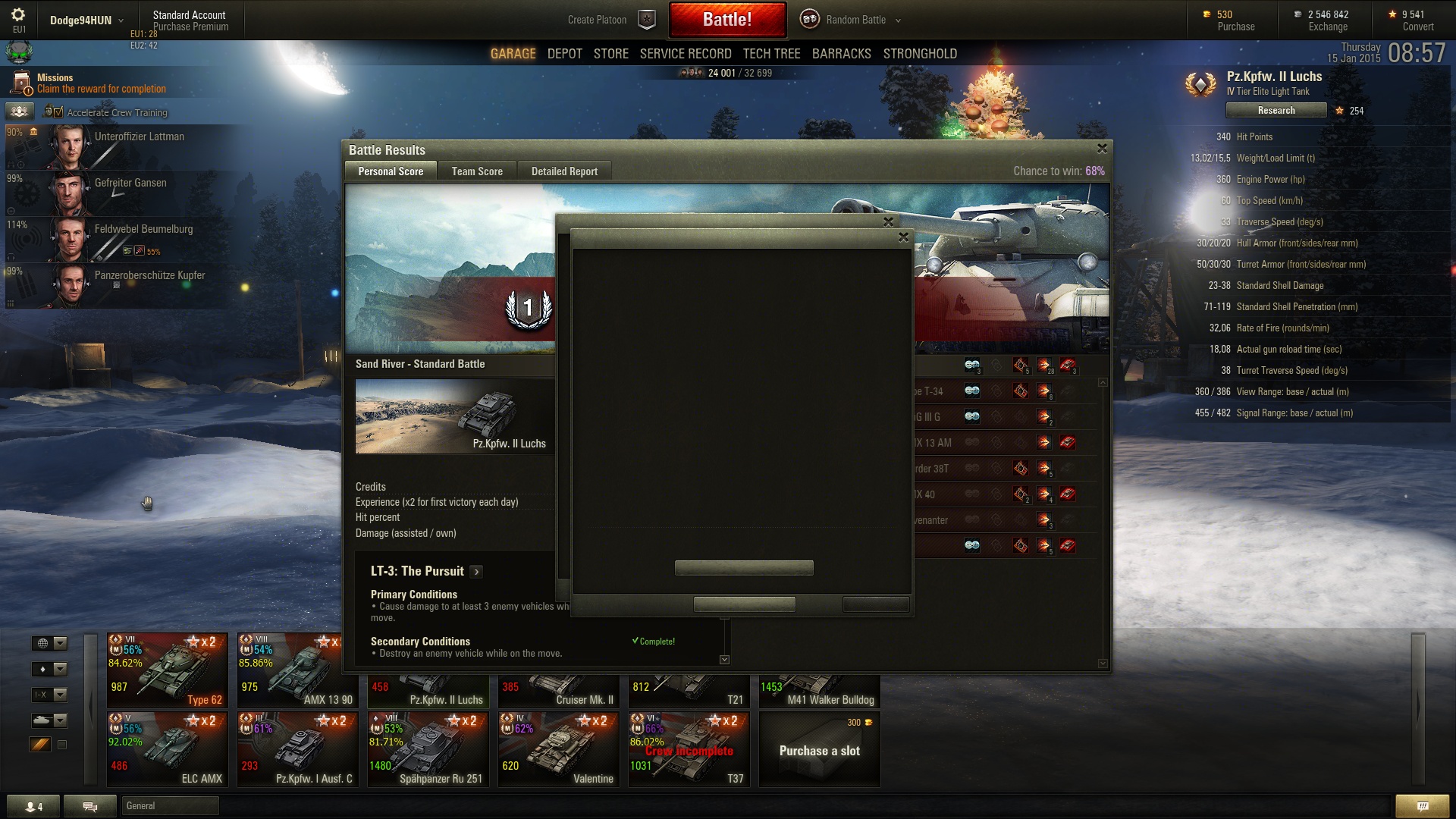
Task: Open the Random Battle mode dropdown
Action: (898, 20)
